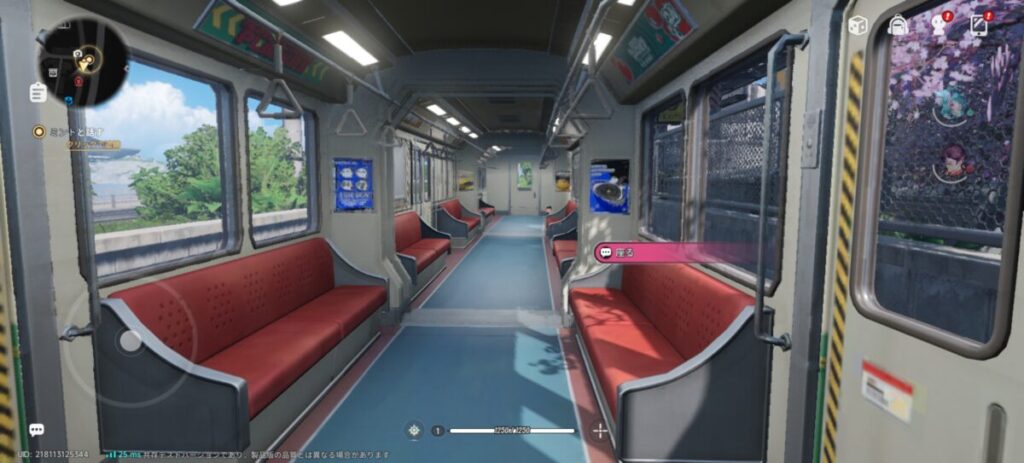
Task: Tap the virtual movement joystick
Action: pyautogui.click(x=130, y=340)
